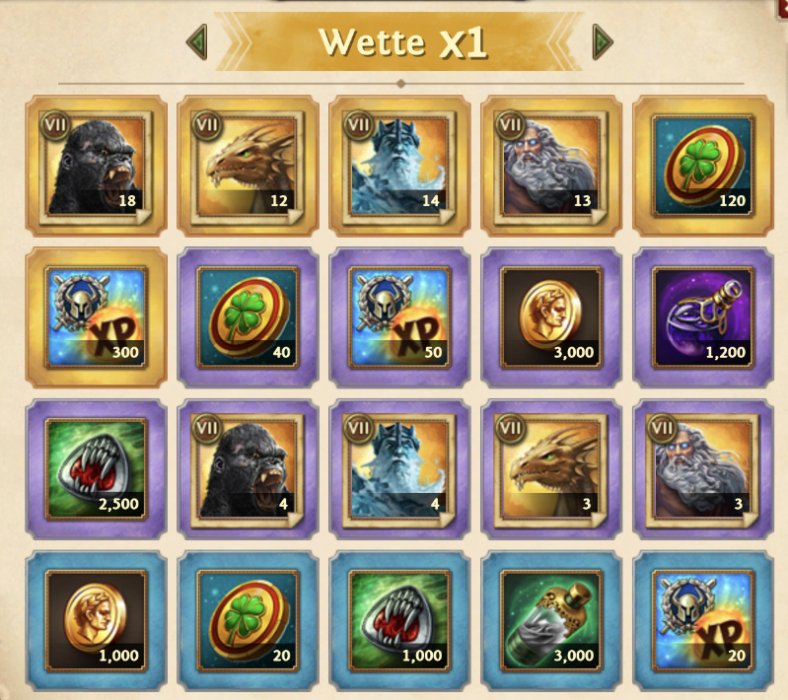The width and height of the screenshot is (788, 700).
Task: Select the dragon card reward with 12
Action: pos(248,165)
